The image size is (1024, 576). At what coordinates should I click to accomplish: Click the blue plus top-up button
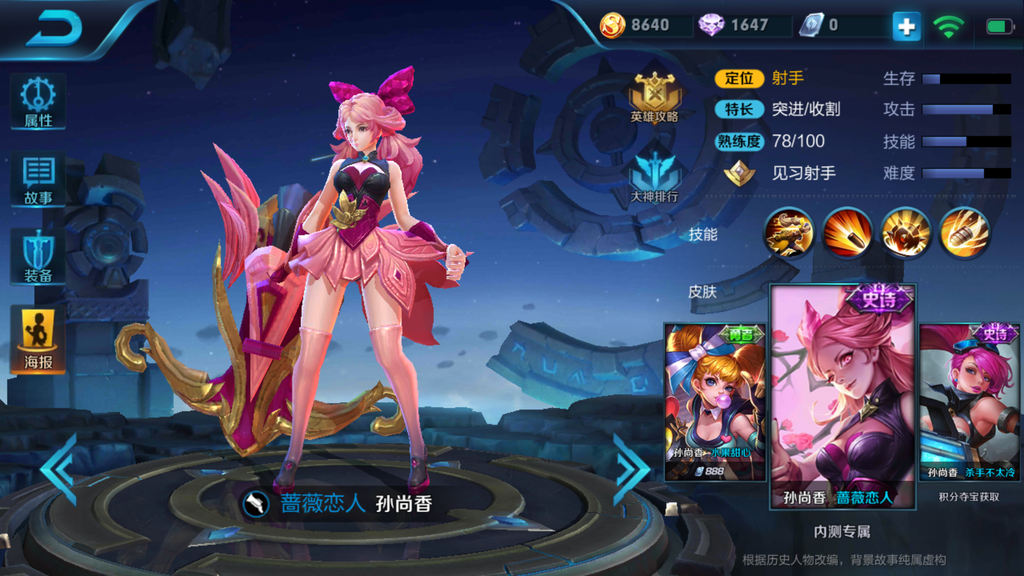(906, 26)
